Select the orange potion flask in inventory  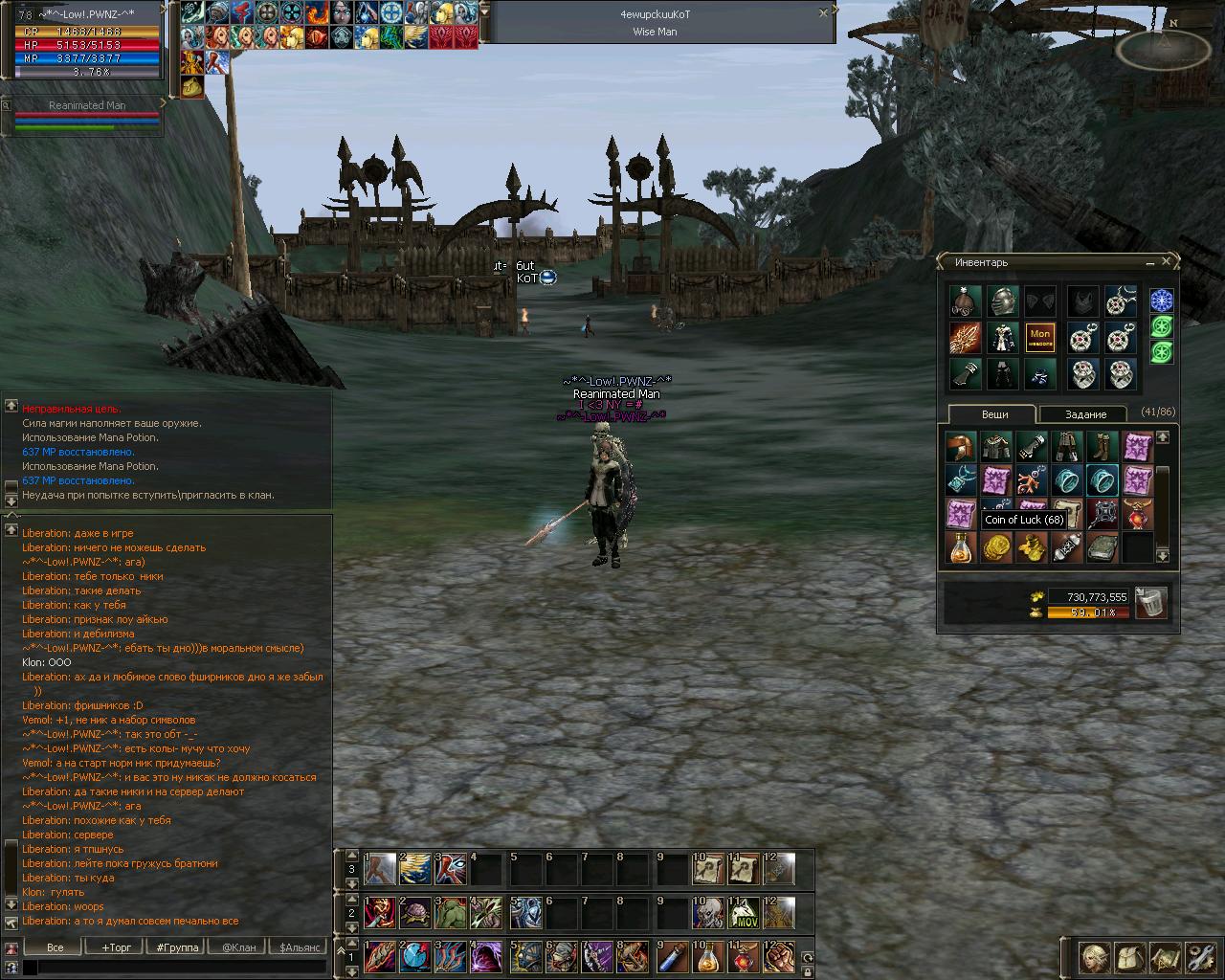961,547
